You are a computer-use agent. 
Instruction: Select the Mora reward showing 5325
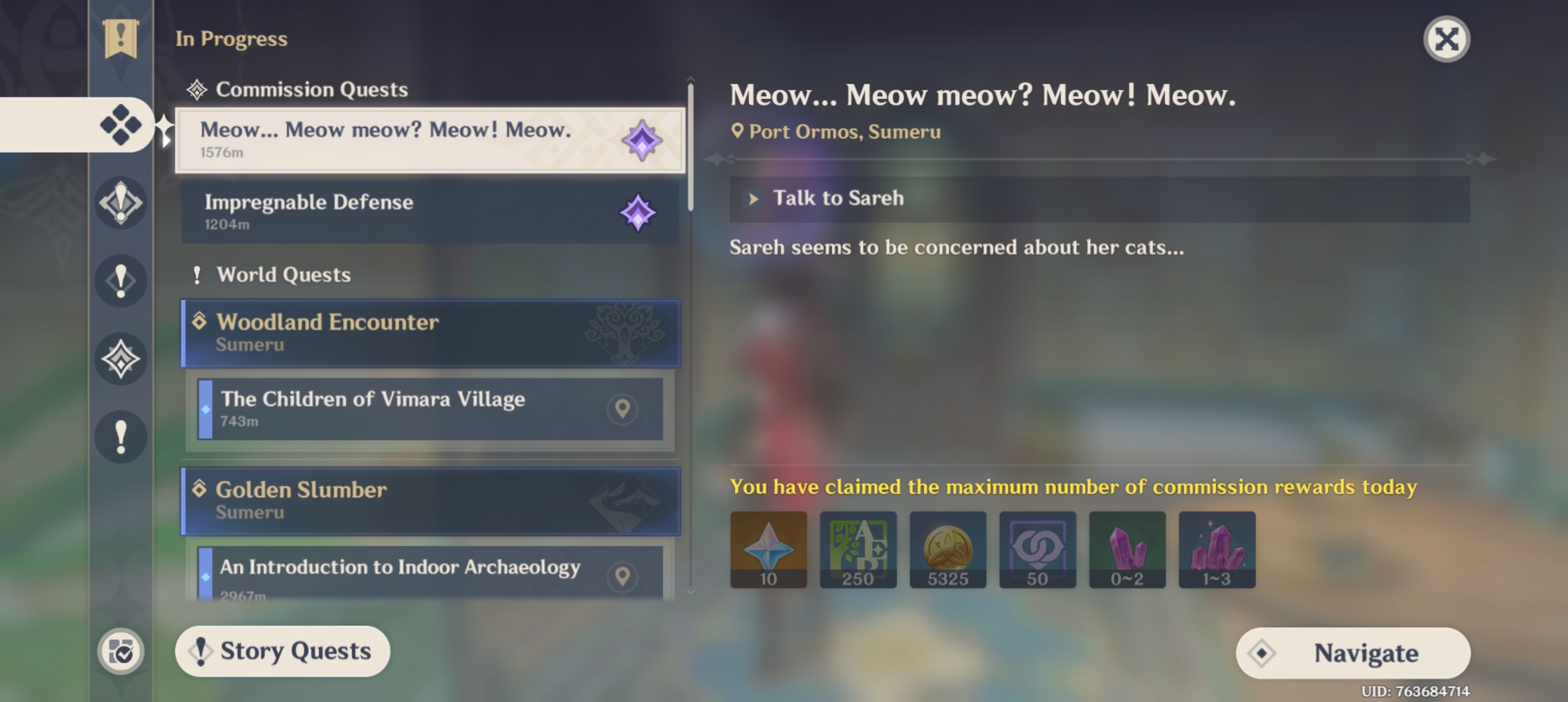pyautogui.click(x=948, y=549)
